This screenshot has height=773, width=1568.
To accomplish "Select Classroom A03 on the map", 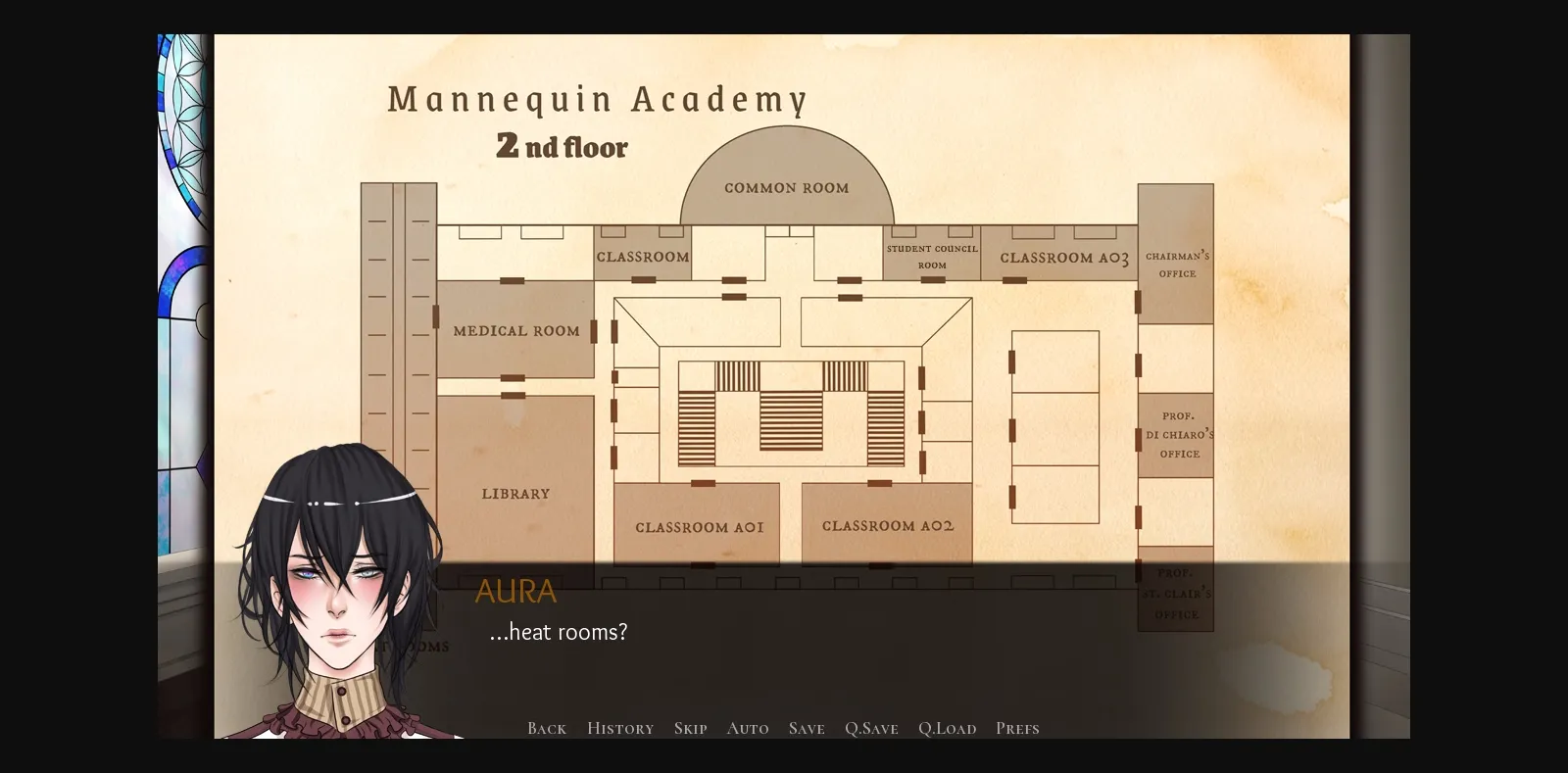I will pos(1062,258).
